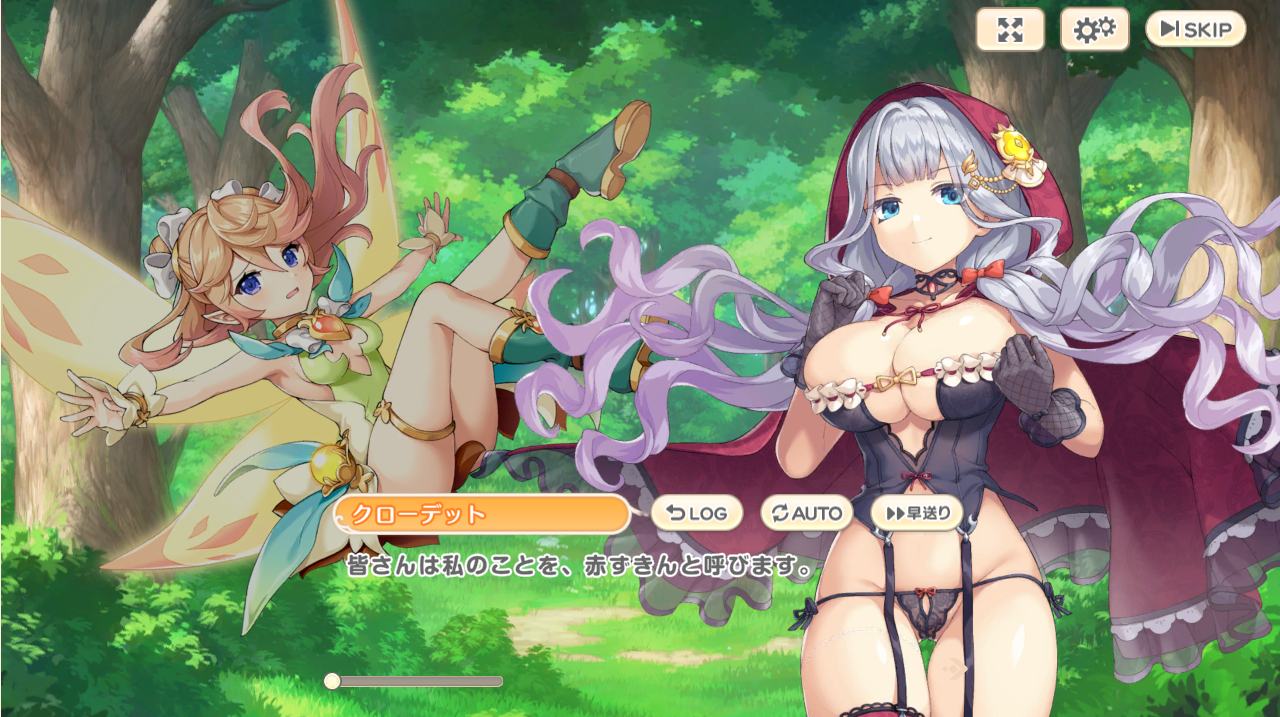Enable AUTO dialogue advance
1280x717 pixels.
(806, 513)
